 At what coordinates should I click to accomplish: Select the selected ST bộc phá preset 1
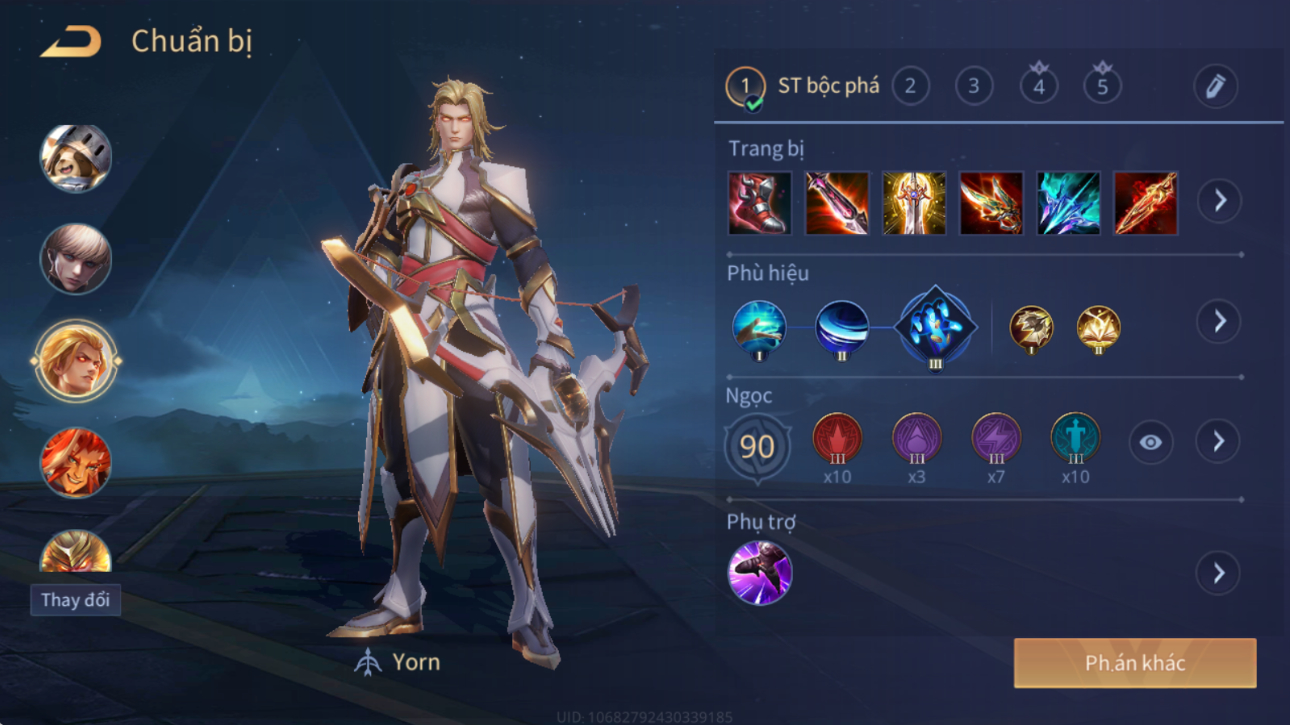pyautogui.click(x=745, y=87)
